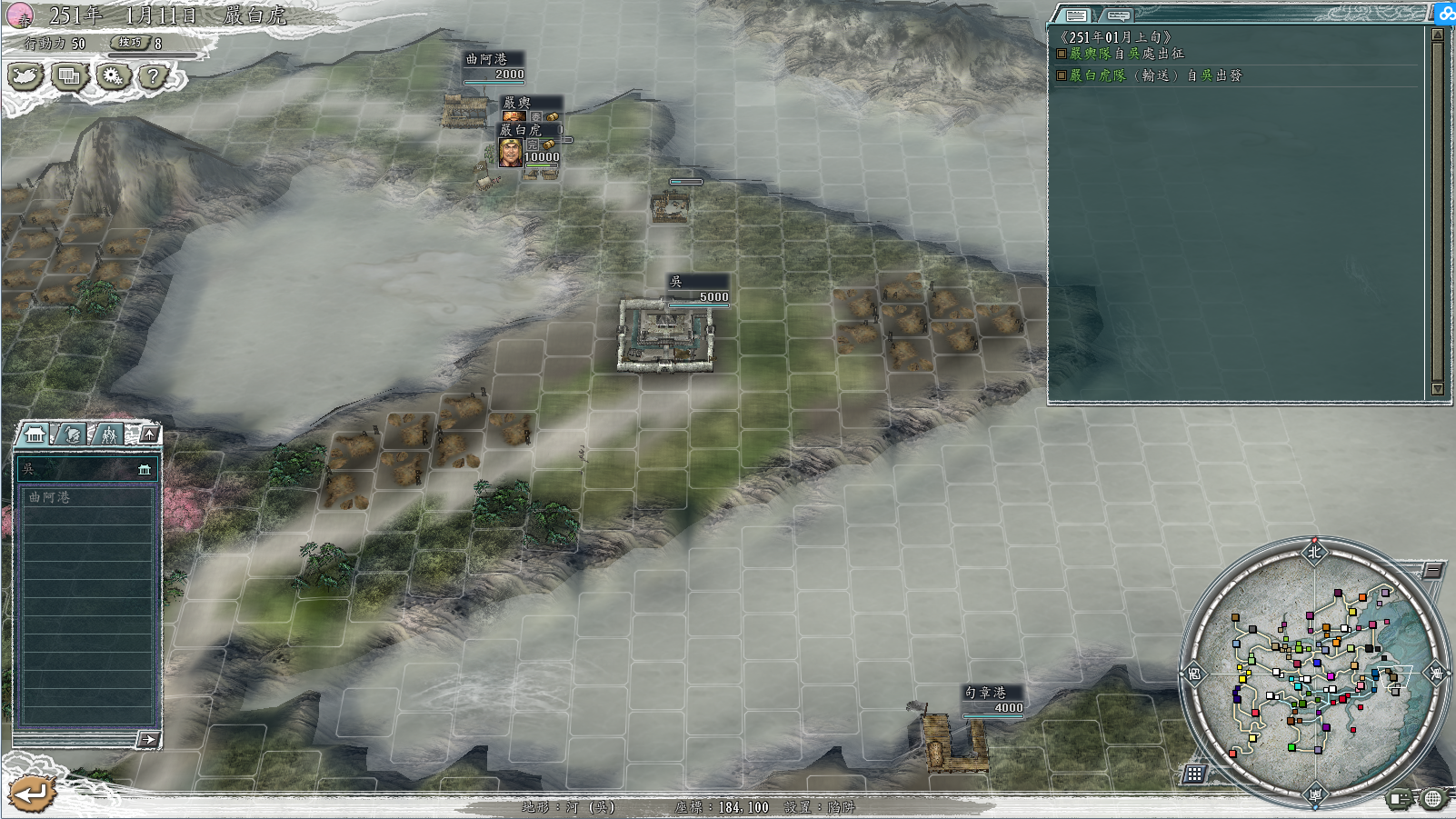
Task: Open the map overview button
Action: tap(25, 76)
